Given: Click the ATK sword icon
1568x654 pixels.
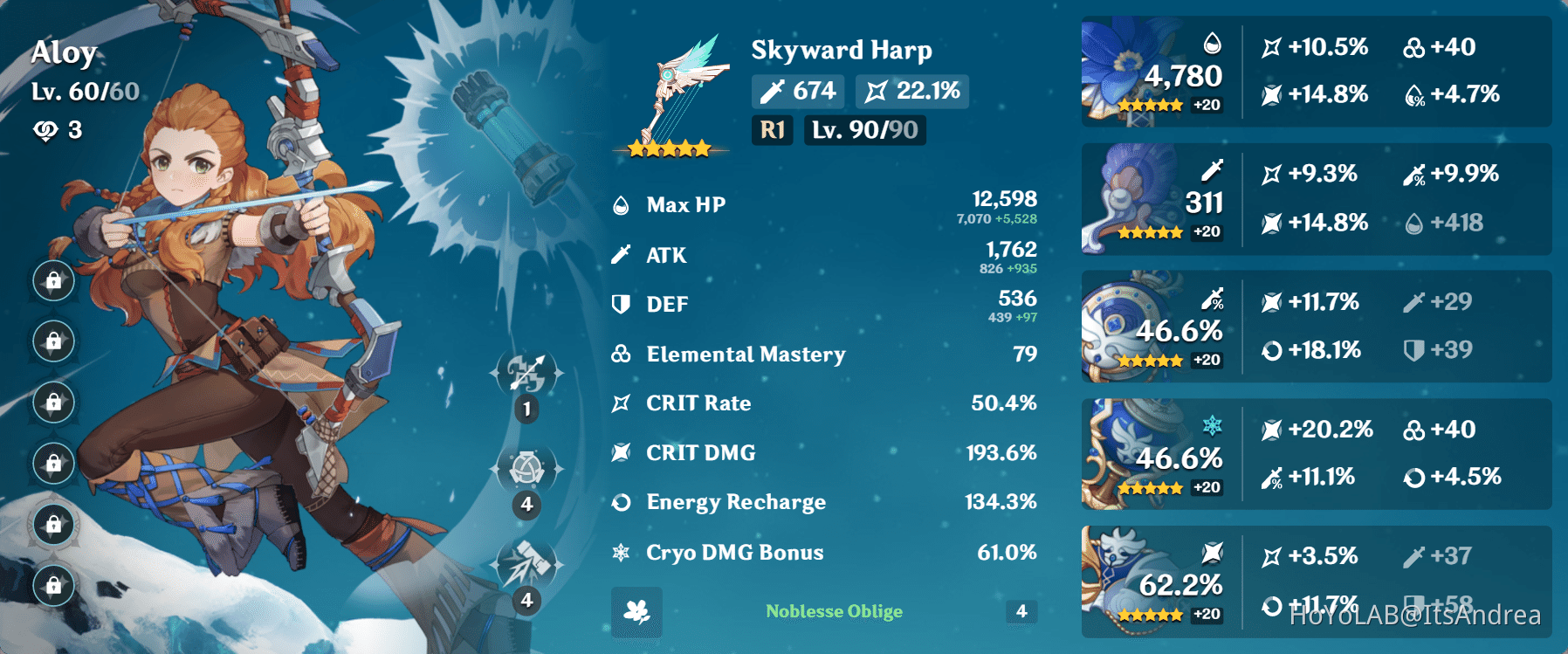Looking at the screenshot, I should coord(621,253).
